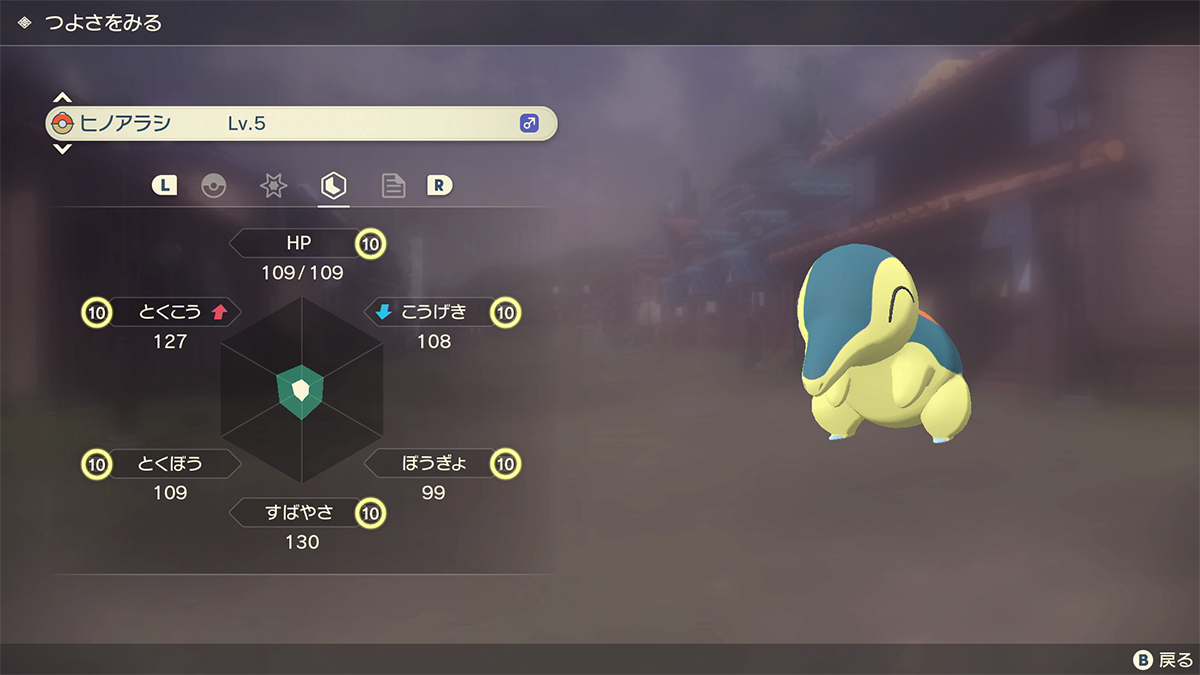1200x675 pixels.
Task: Select the とくぼう stat label
Action: (x=170, y=464)
